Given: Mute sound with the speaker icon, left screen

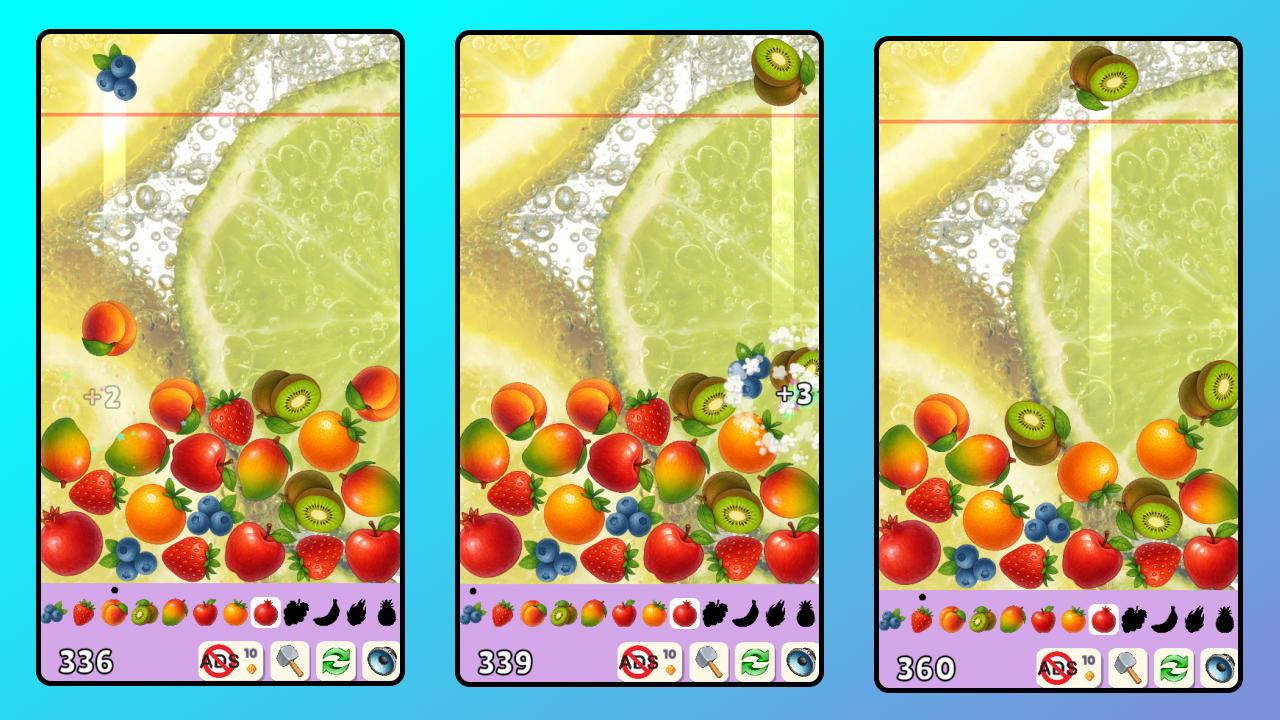Looking at the screenshot, I should (x=381, y=661).
